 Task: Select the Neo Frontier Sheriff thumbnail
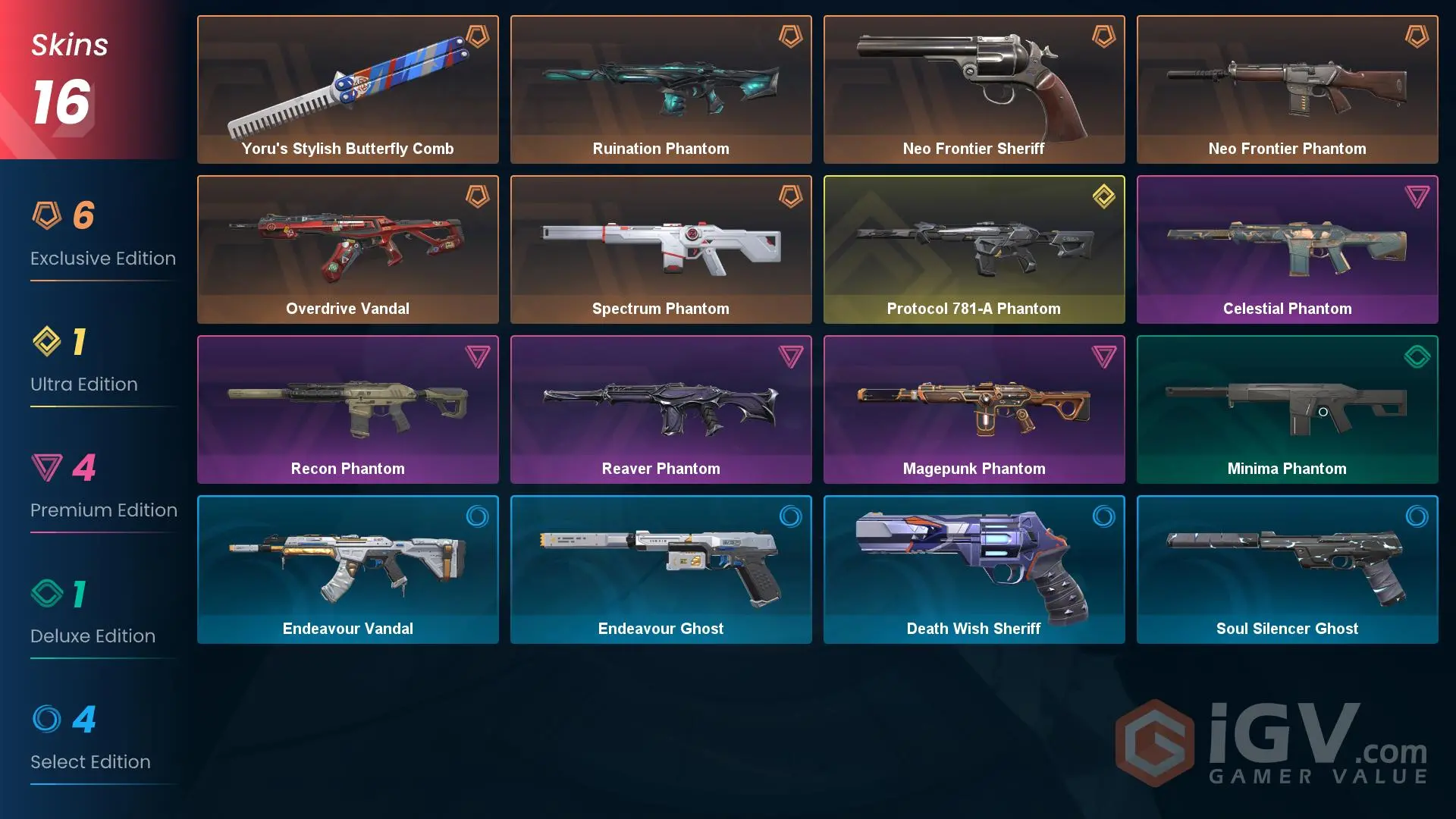pyautogui.click(x=974, y=83)
